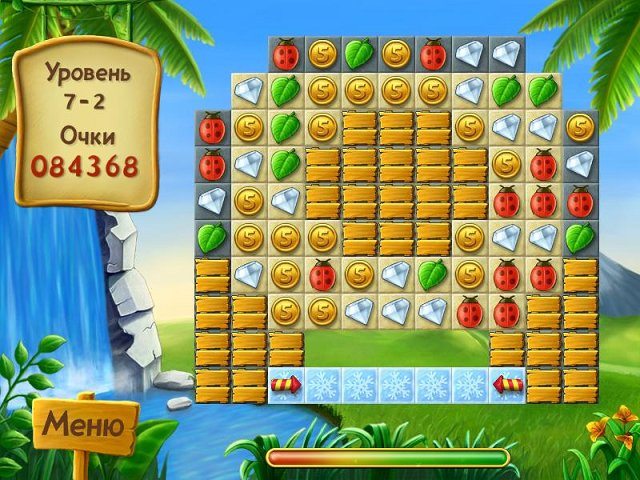This screenshot has width=640, height=480.
Task: Select the right-pointing arrow tile on the ice
Action: click(x=286, y=384)
